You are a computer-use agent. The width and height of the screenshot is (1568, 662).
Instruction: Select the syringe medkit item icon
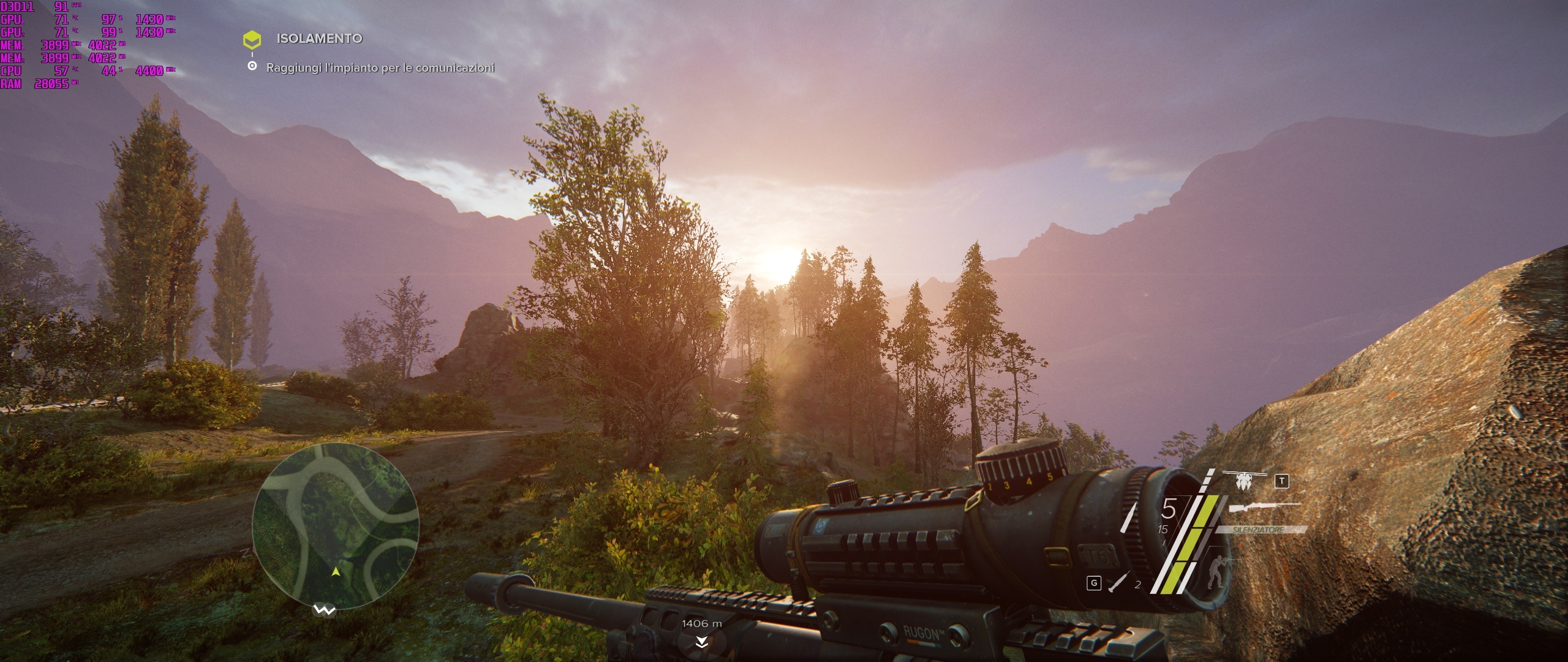(x=1118, y=582)
